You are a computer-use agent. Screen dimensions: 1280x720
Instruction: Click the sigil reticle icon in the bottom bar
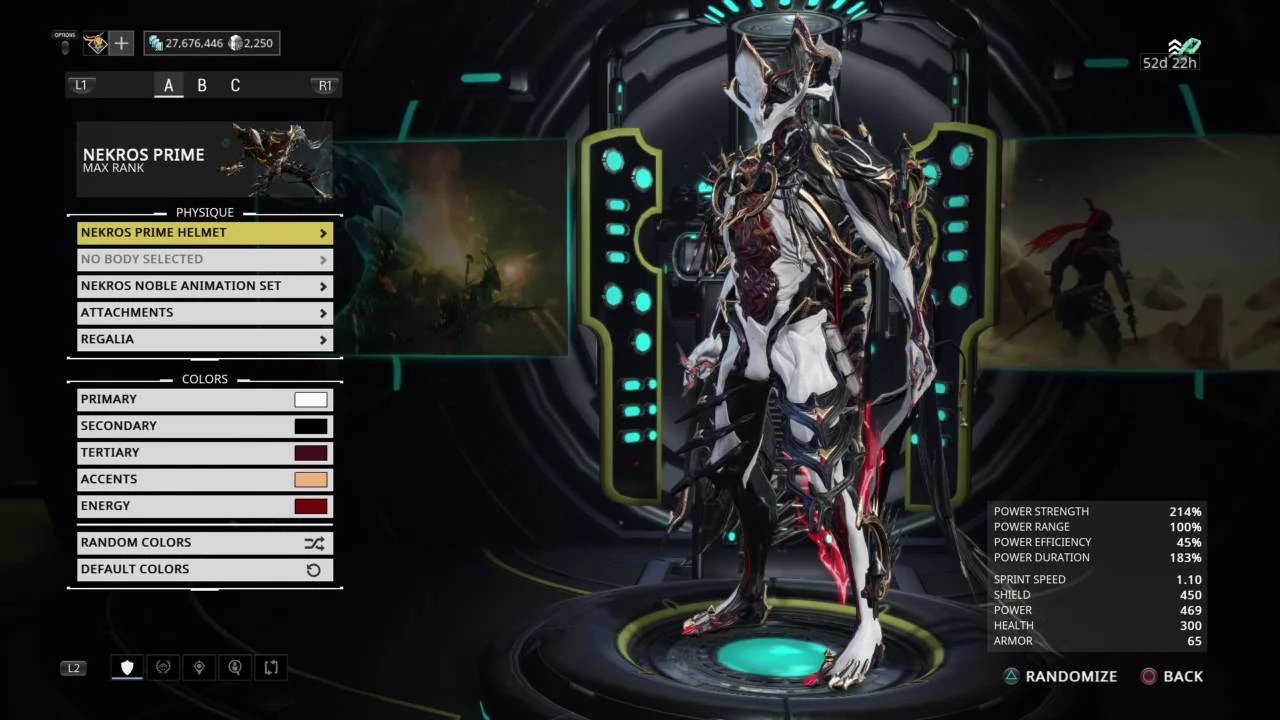163,667
